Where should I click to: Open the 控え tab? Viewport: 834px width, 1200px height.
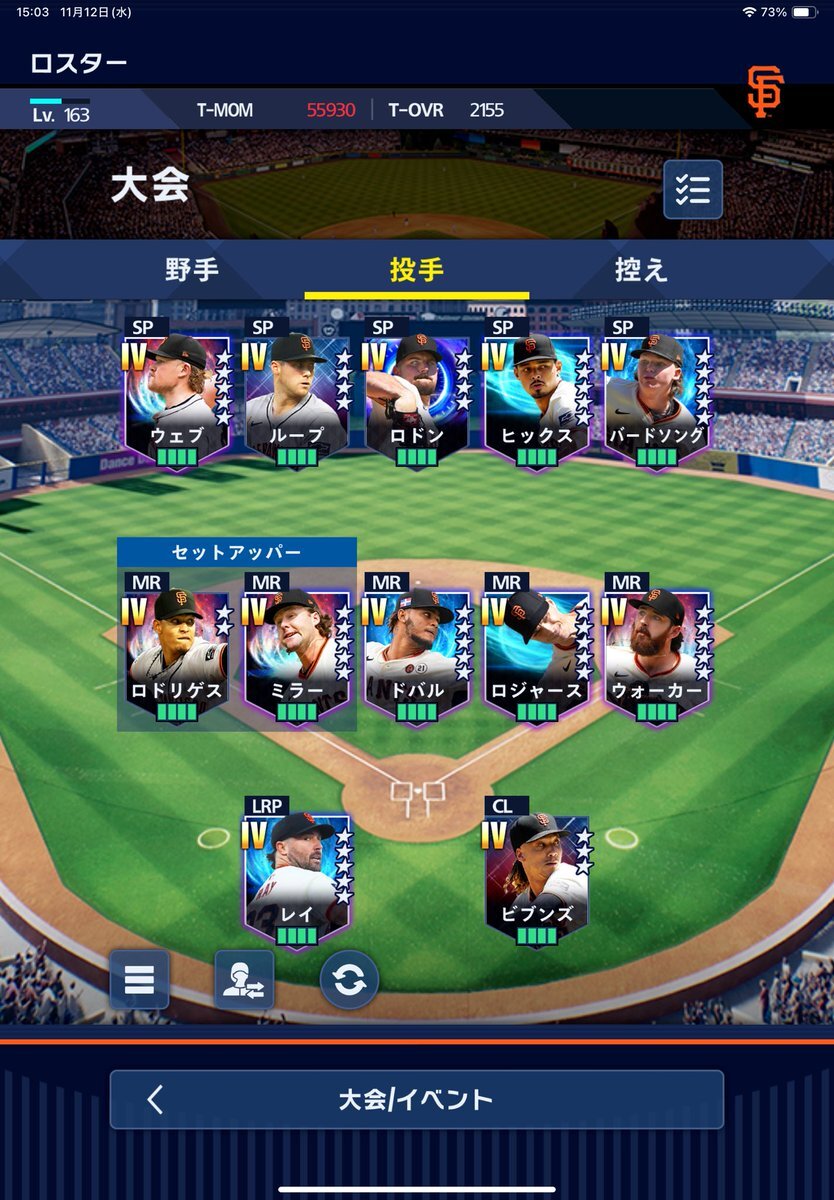(x=641, y=270)
